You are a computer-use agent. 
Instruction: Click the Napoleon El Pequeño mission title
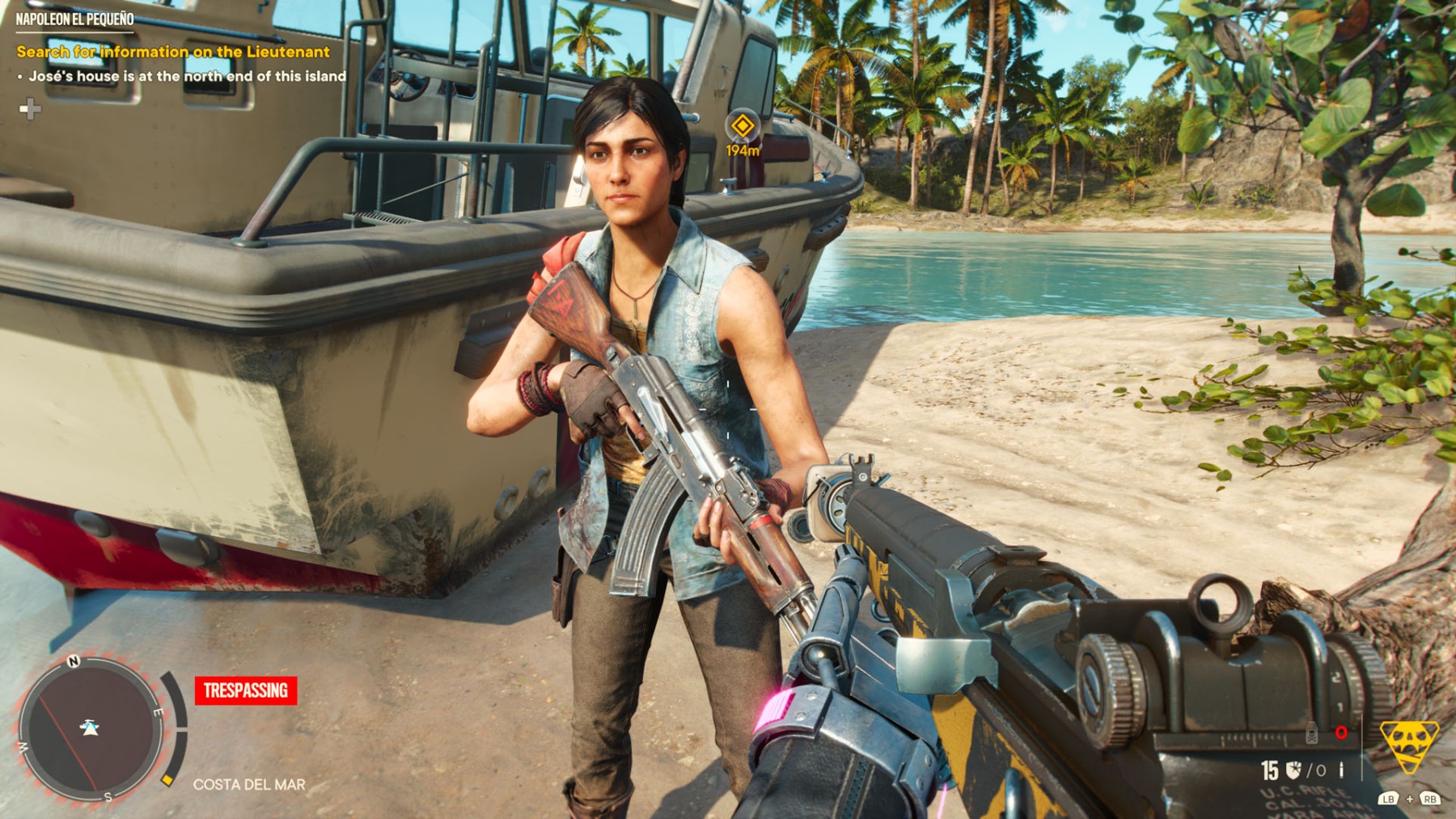pyautogui.click(x=74, y=19)
